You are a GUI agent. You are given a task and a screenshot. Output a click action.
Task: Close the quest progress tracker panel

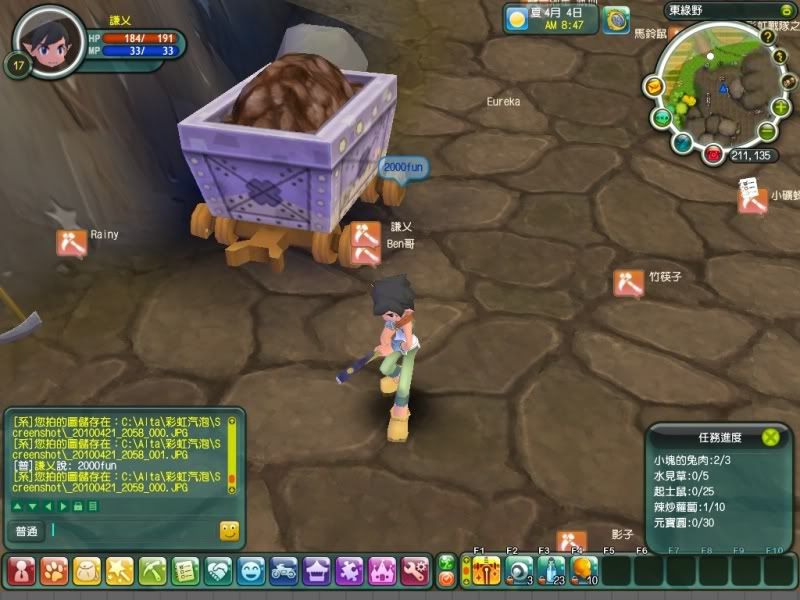pos(770,437)
